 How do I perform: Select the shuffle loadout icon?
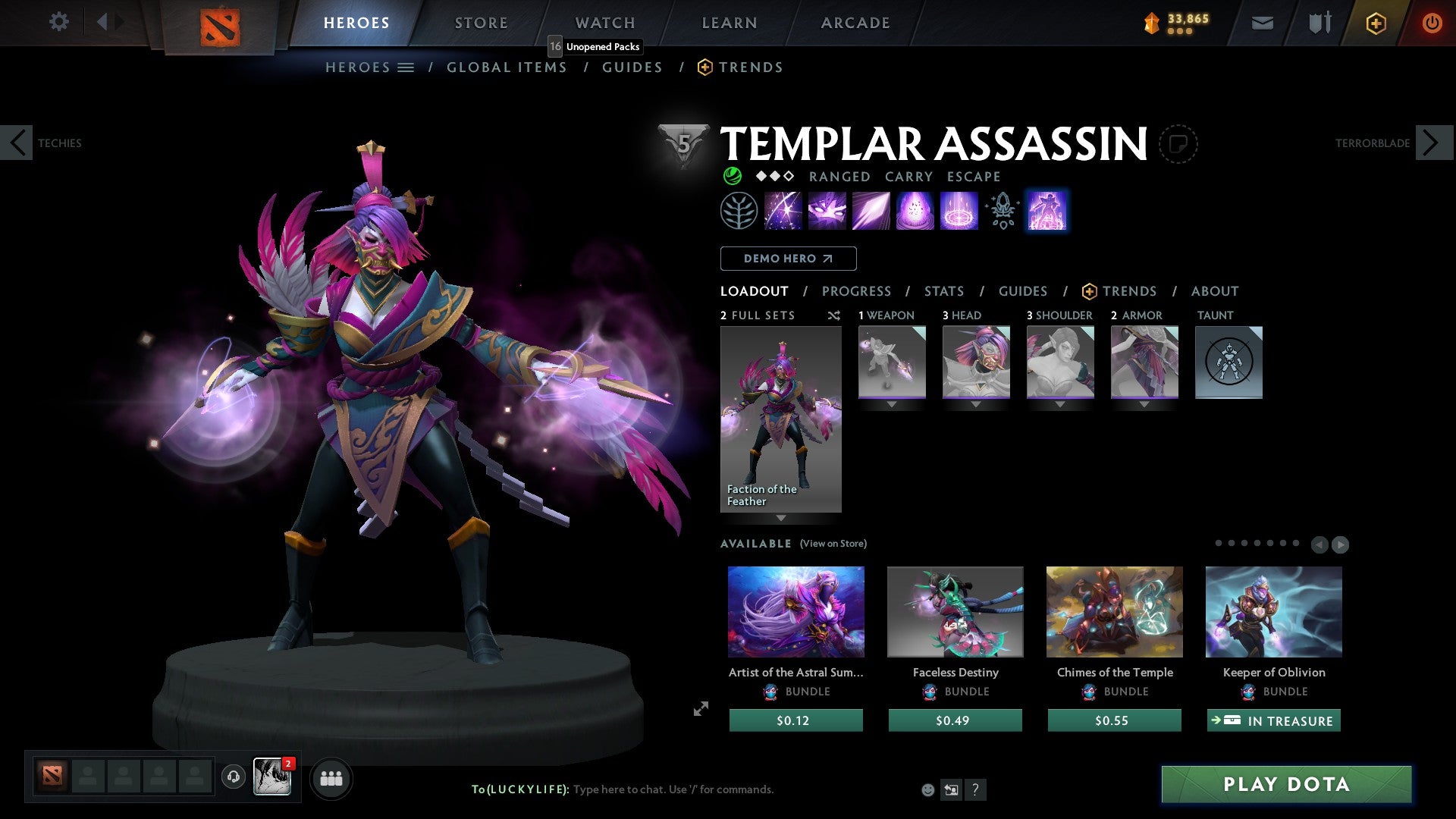coord(833,315)
